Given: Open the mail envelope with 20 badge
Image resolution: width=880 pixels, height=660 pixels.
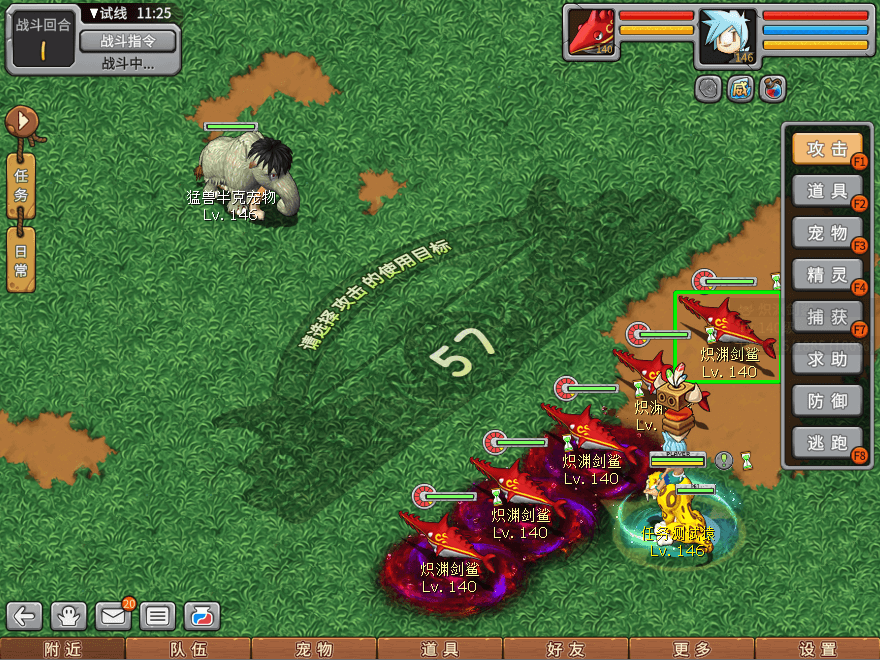Looking at the screenshot, I should pos(114,616).
